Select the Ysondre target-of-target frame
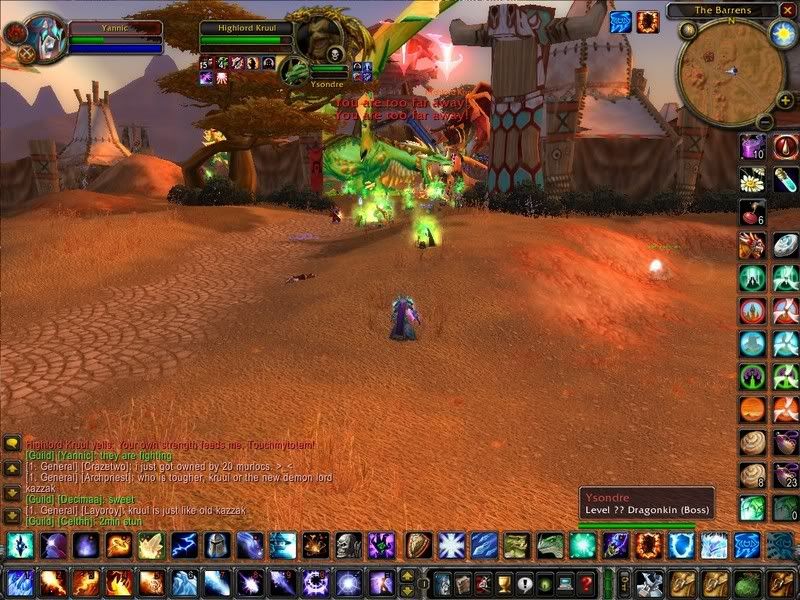The height and width of the screenshot is (600, 800). point(294,71)
